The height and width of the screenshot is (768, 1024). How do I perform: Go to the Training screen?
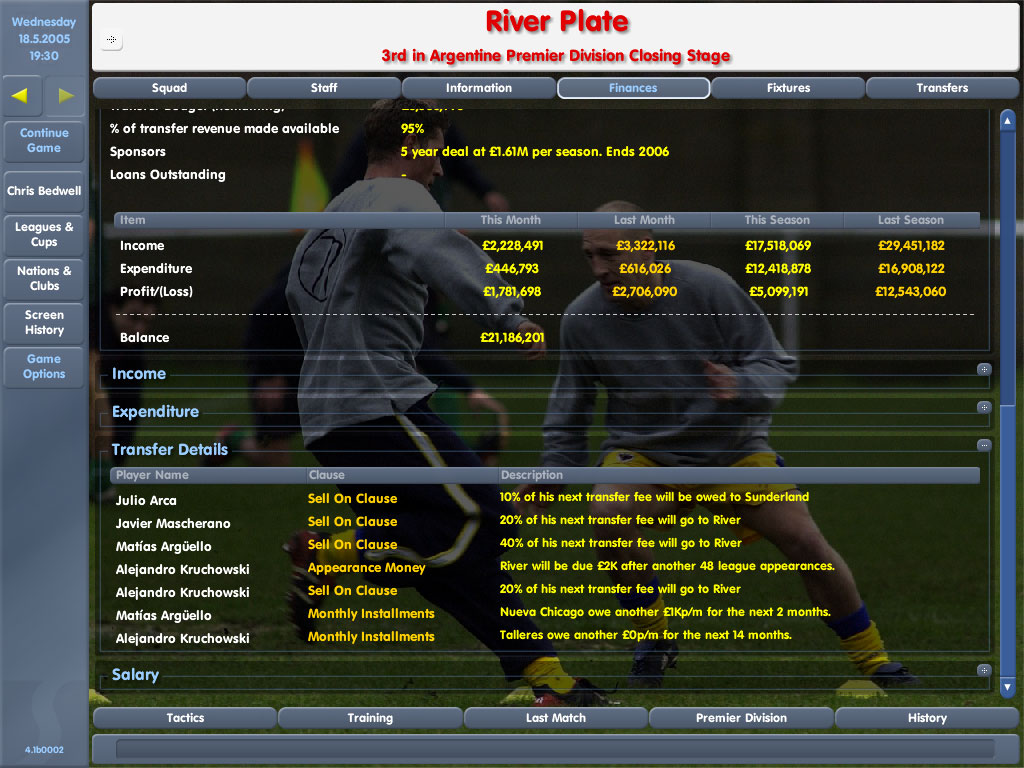pos(370,718)
